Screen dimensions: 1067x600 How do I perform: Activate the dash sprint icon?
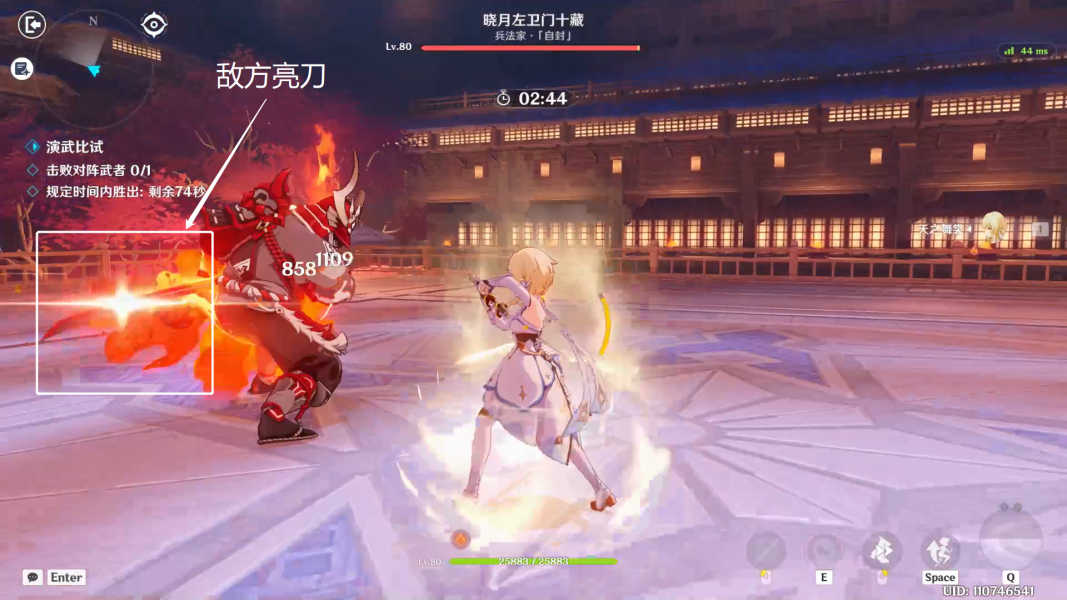coord(882,550)
